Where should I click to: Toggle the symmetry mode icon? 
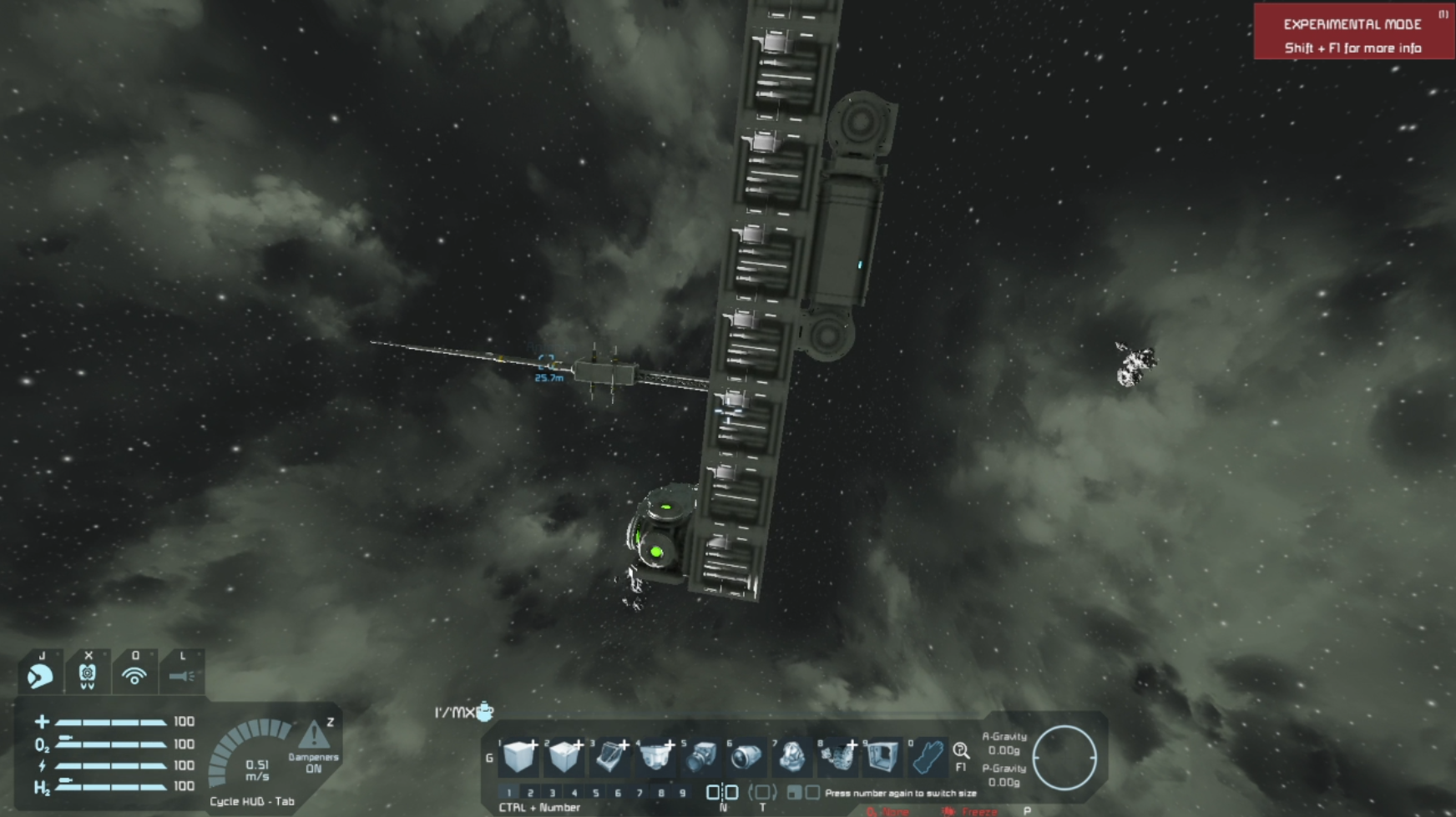coord(722,793)
